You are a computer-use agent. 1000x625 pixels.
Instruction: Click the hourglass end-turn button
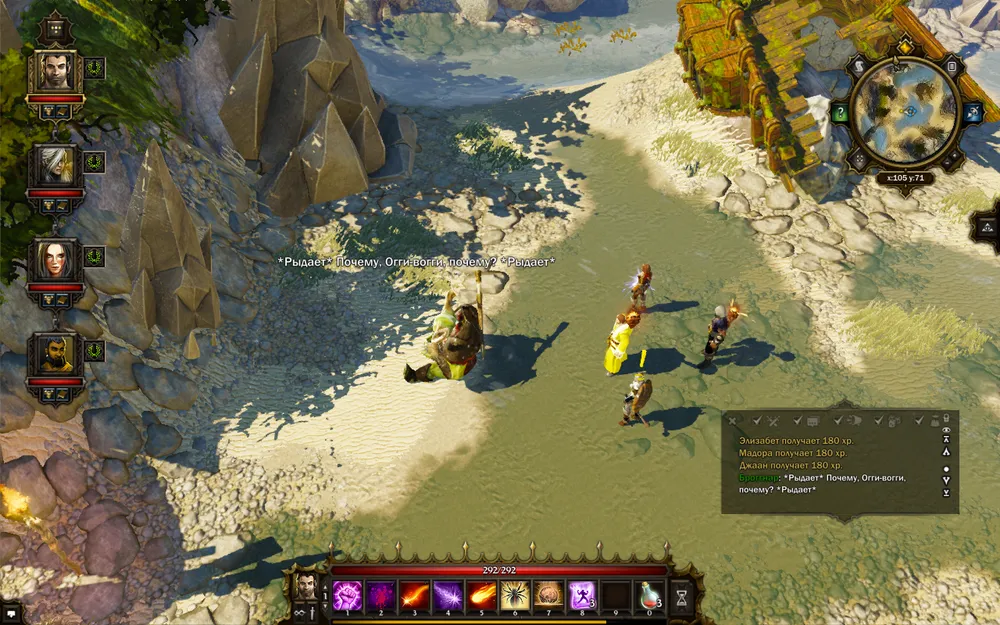(x=683, y=597)
